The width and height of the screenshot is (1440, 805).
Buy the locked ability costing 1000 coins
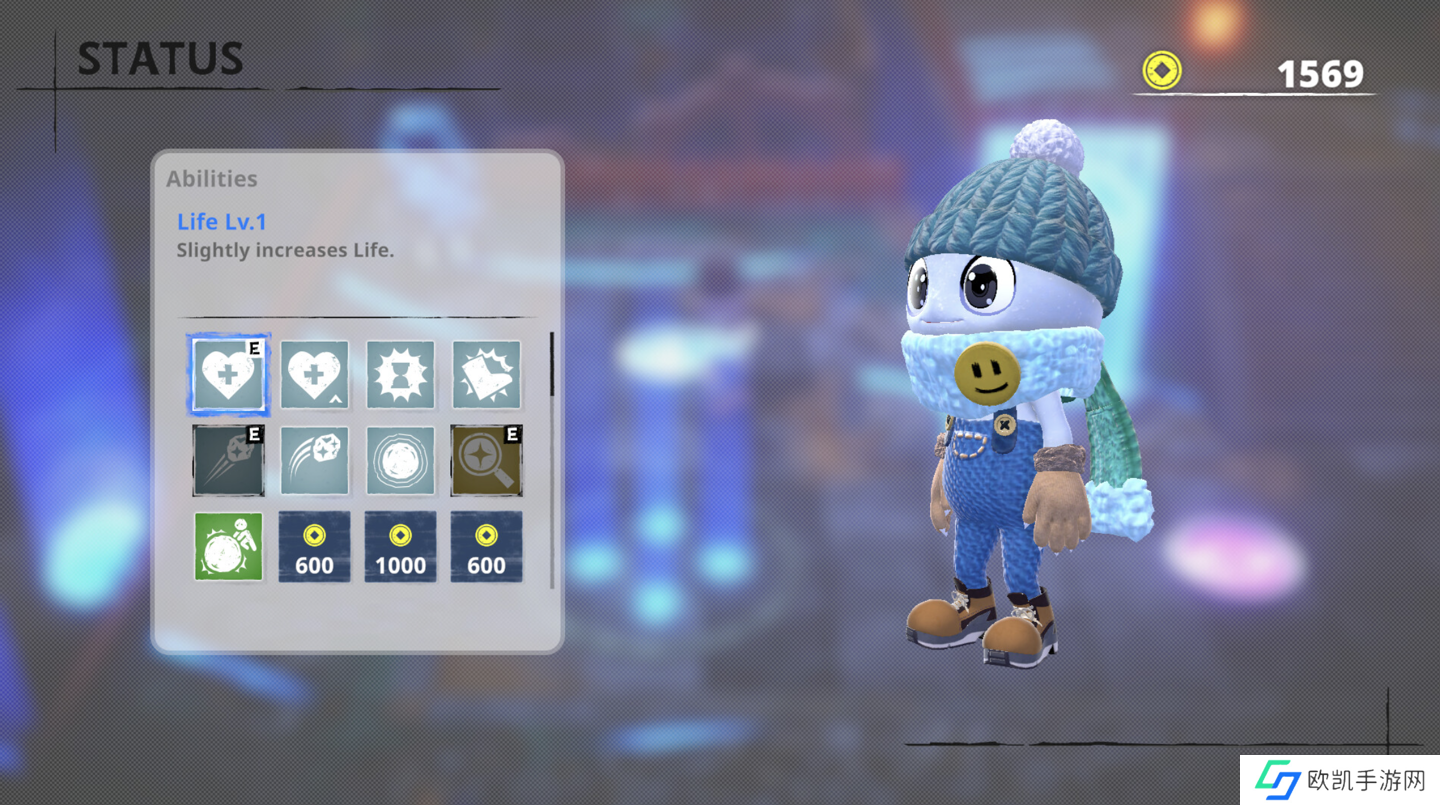pos(401,547)
